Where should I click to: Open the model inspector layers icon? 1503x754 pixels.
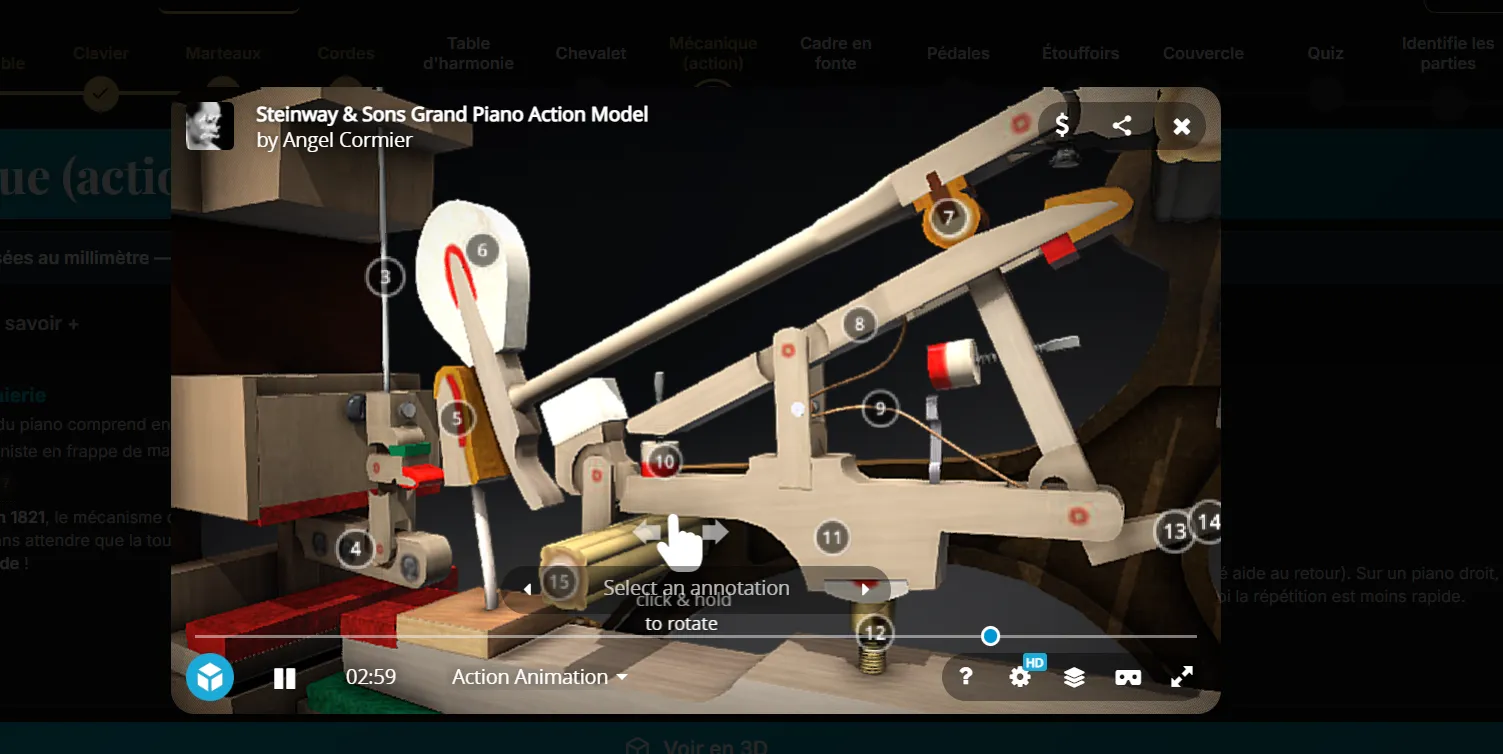click(1074, 677)
